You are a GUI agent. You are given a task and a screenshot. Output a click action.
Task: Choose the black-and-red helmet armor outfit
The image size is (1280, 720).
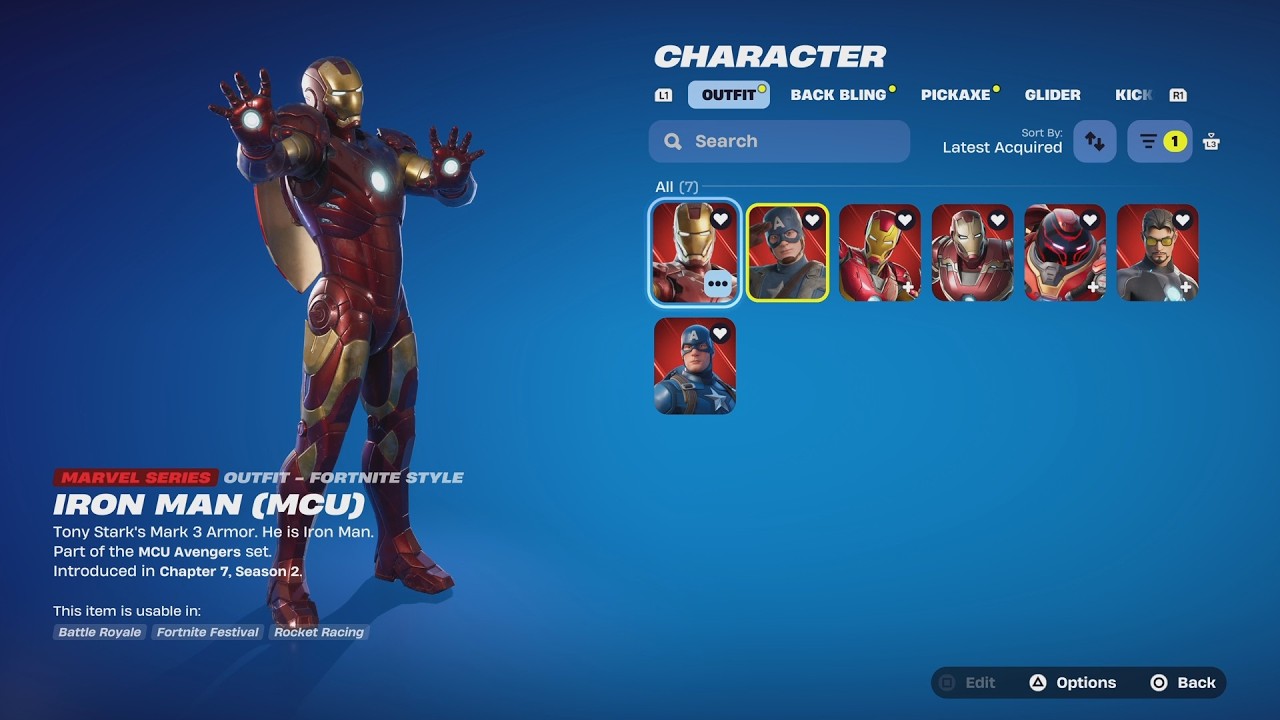(1064, 253)
